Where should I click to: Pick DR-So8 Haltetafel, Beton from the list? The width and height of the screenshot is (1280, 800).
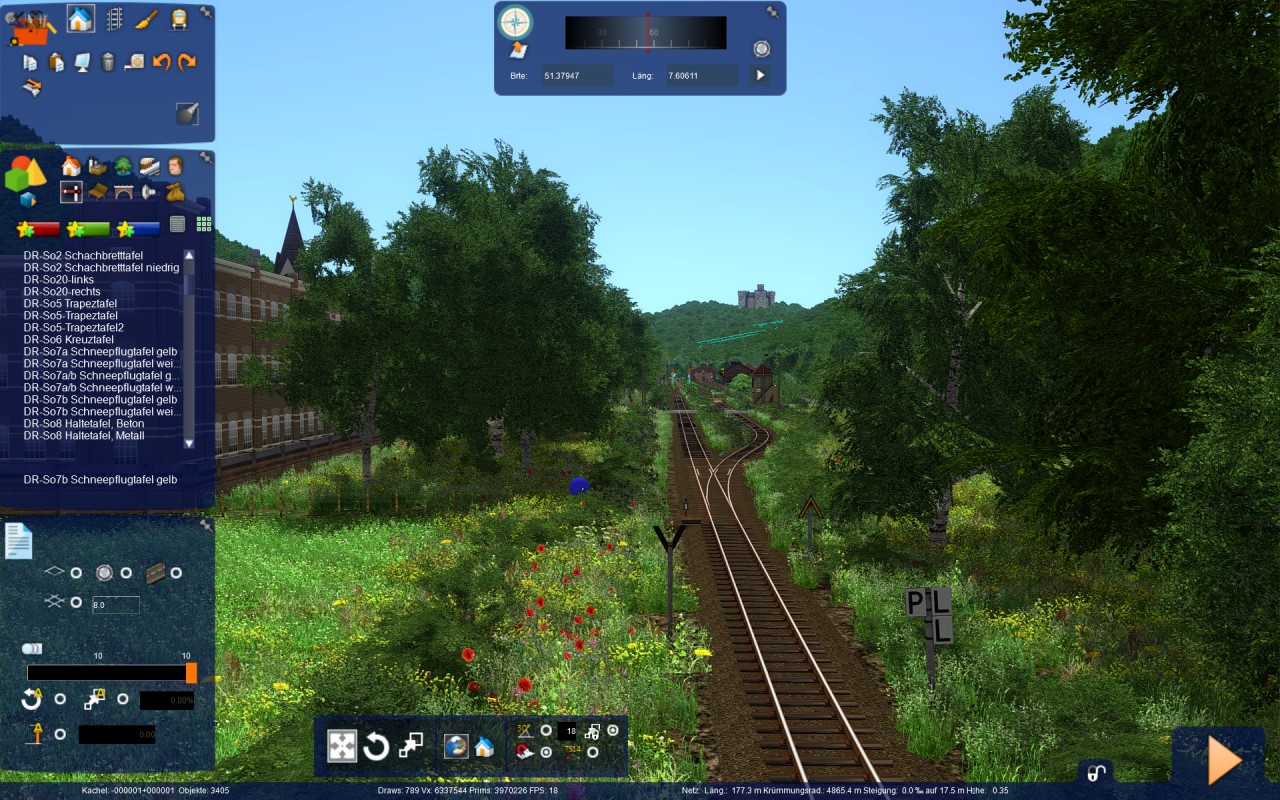coord(84,424)
